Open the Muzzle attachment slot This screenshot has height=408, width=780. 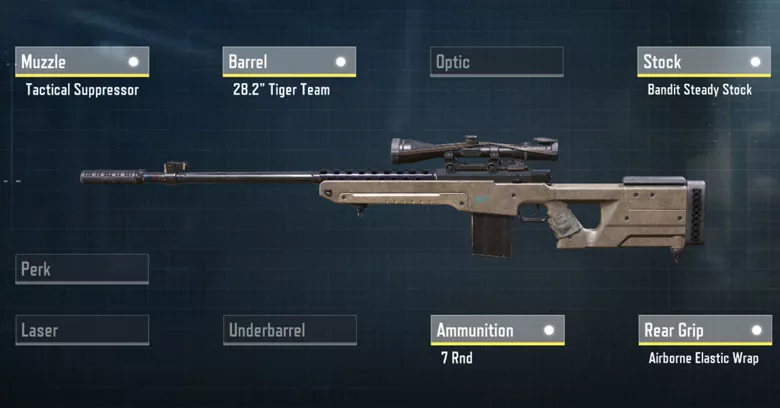click(x=83, y=62)
